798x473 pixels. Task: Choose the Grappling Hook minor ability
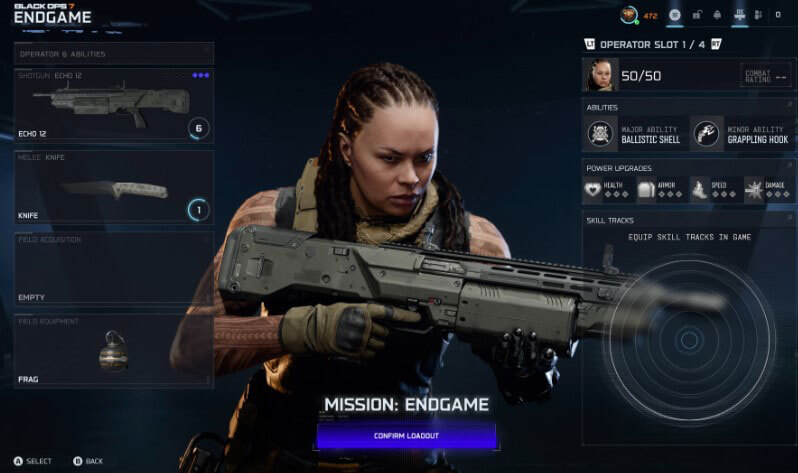pyautogui.click(x=741, y=133)
